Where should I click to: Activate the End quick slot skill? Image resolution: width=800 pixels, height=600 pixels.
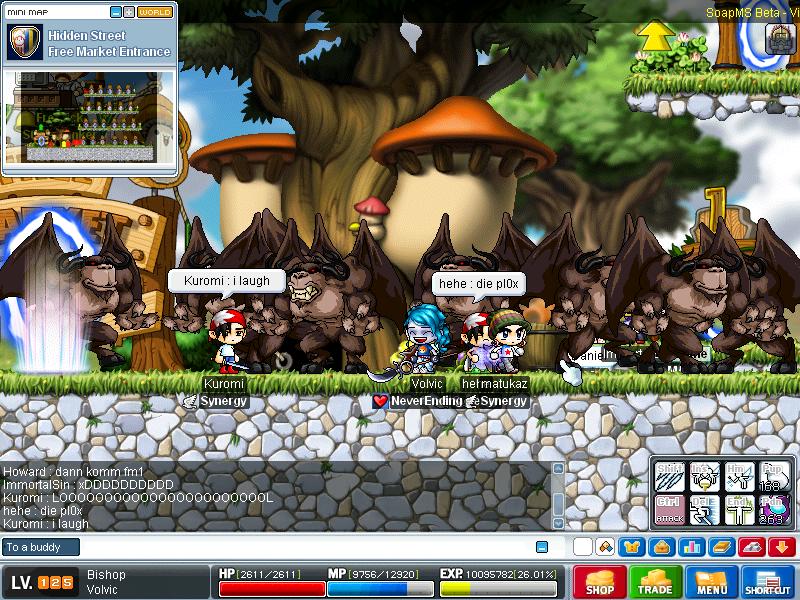coord(739,509)
